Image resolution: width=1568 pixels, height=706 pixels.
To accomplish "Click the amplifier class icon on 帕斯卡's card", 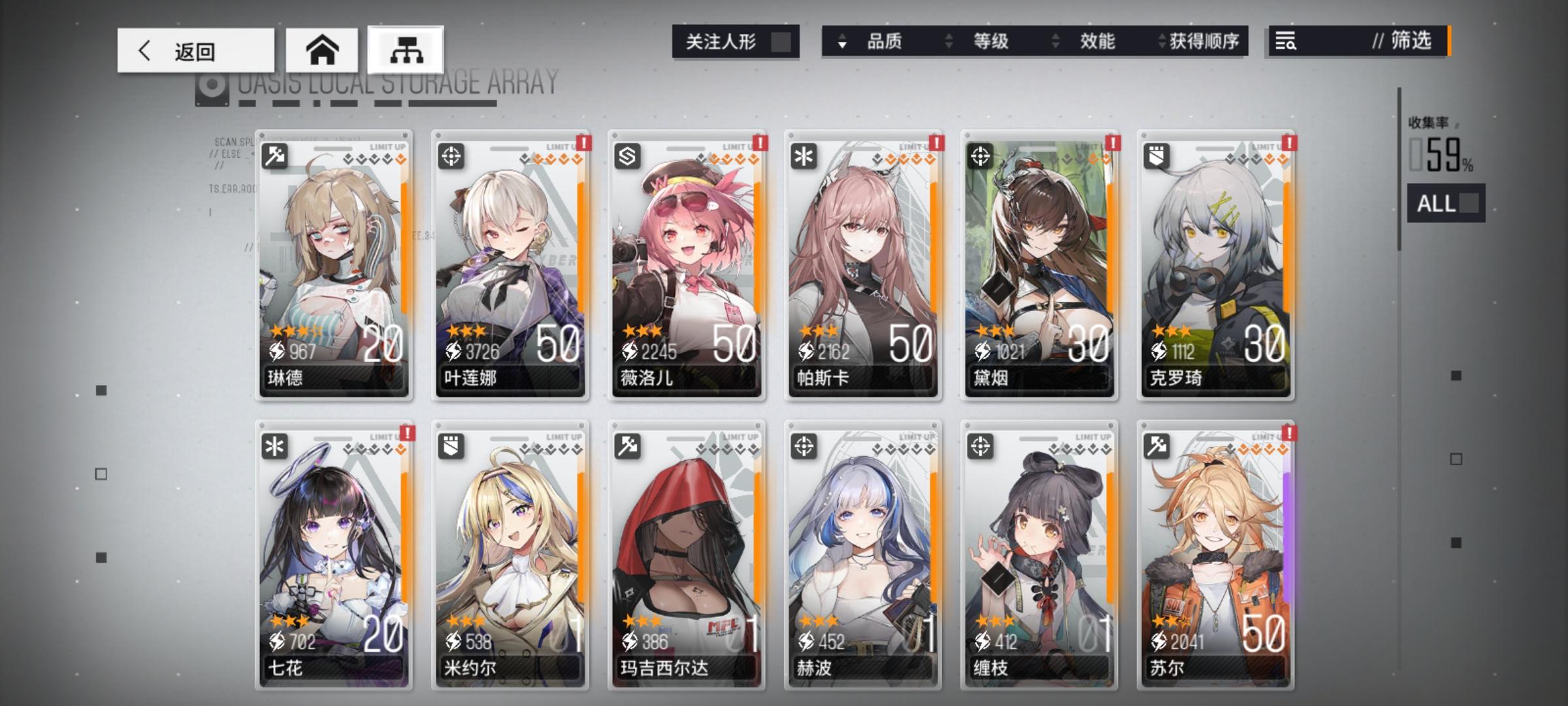I will 805,155.
